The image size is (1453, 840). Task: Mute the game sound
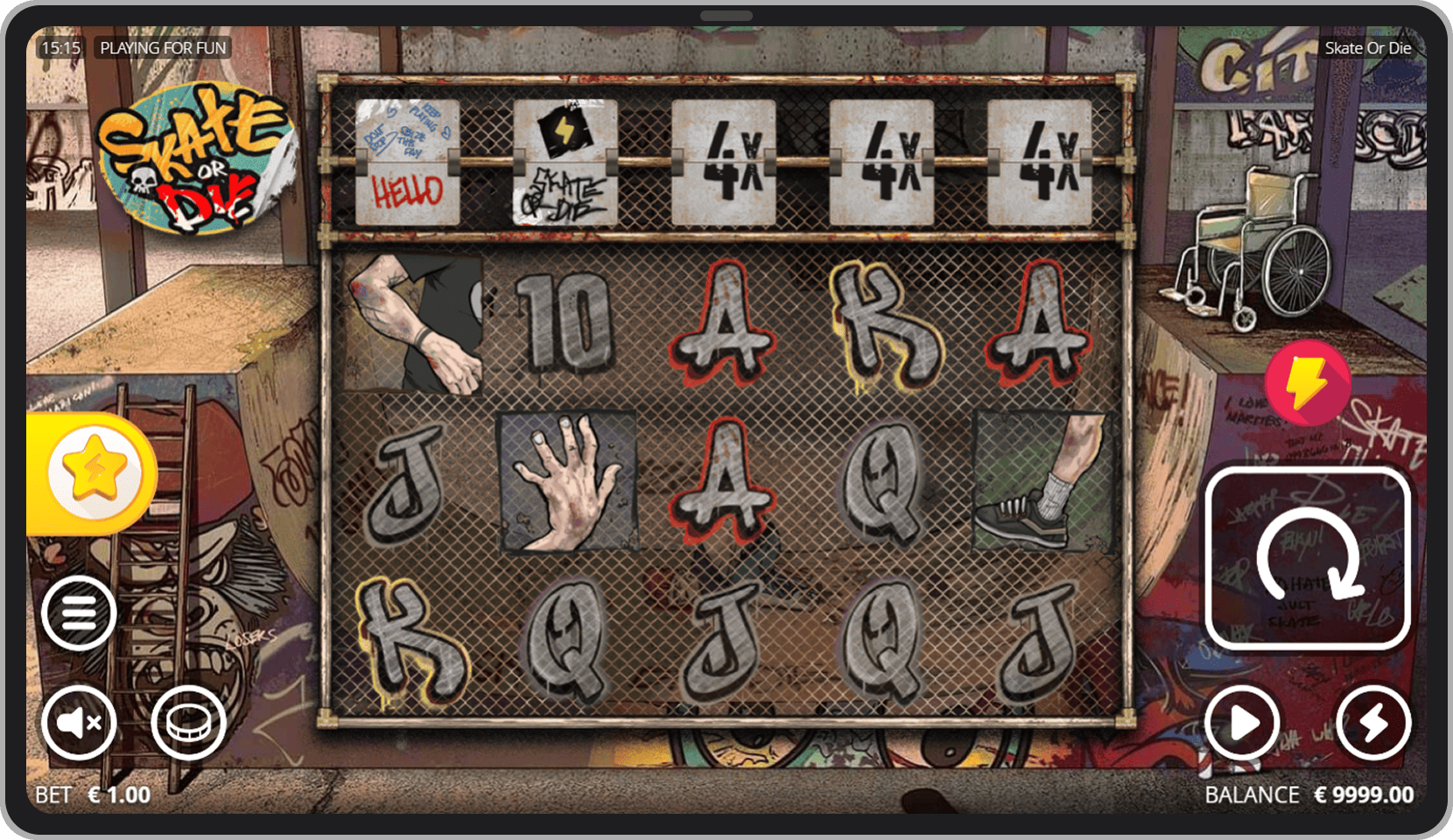[79, 723]
